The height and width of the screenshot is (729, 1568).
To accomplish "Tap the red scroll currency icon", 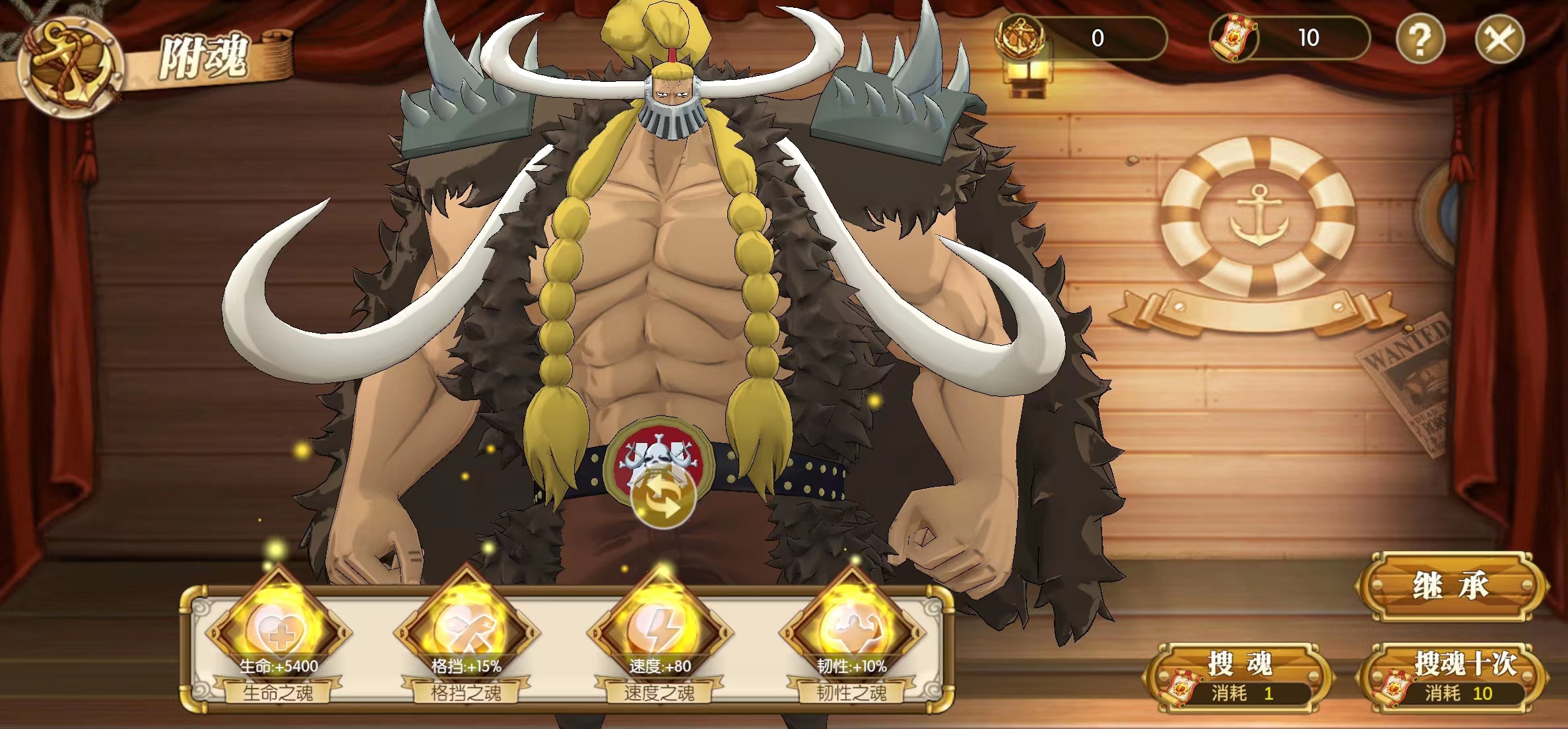I will [x=1233, y=38].
